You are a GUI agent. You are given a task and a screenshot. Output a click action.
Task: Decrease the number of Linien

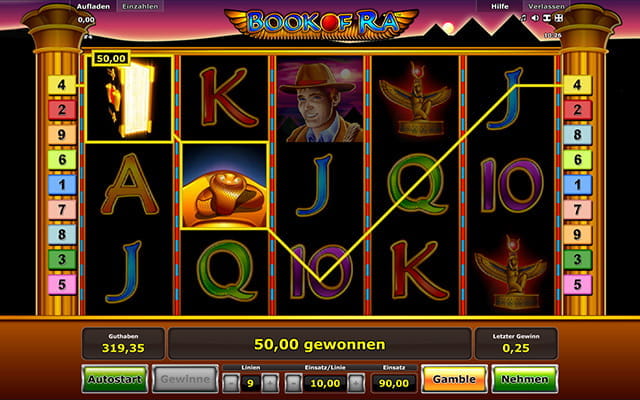[x=231, y=381]
